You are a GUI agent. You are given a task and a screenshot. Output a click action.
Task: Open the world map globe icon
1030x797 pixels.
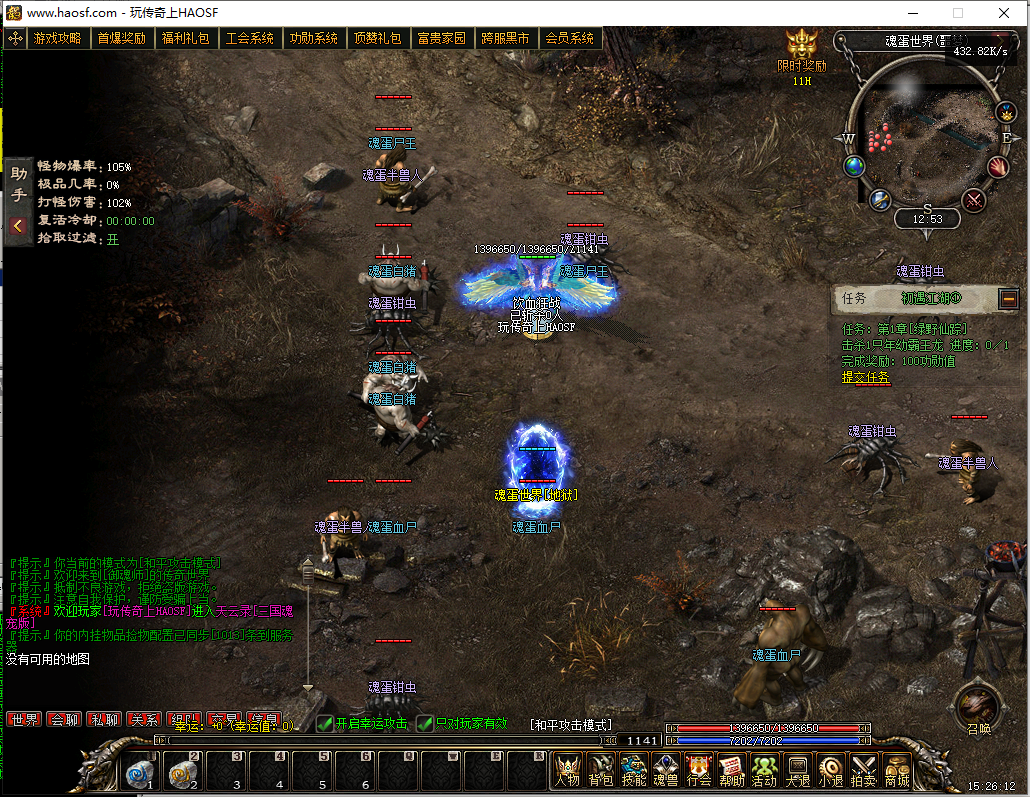tap(854, 166)
